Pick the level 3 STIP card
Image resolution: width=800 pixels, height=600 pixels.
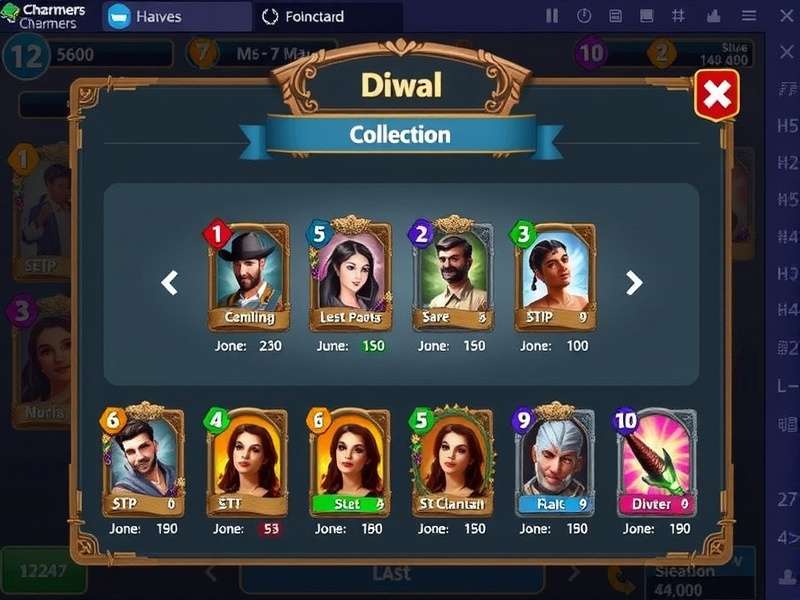(555, 277)
